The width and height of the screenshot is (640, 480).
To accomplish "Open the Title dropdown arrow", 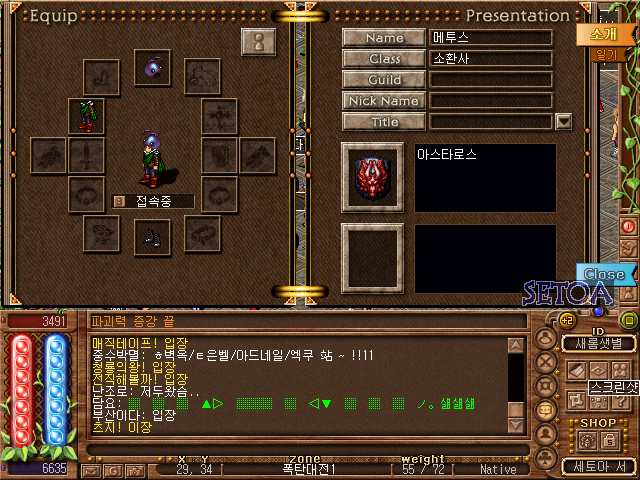I will [563, 122].
